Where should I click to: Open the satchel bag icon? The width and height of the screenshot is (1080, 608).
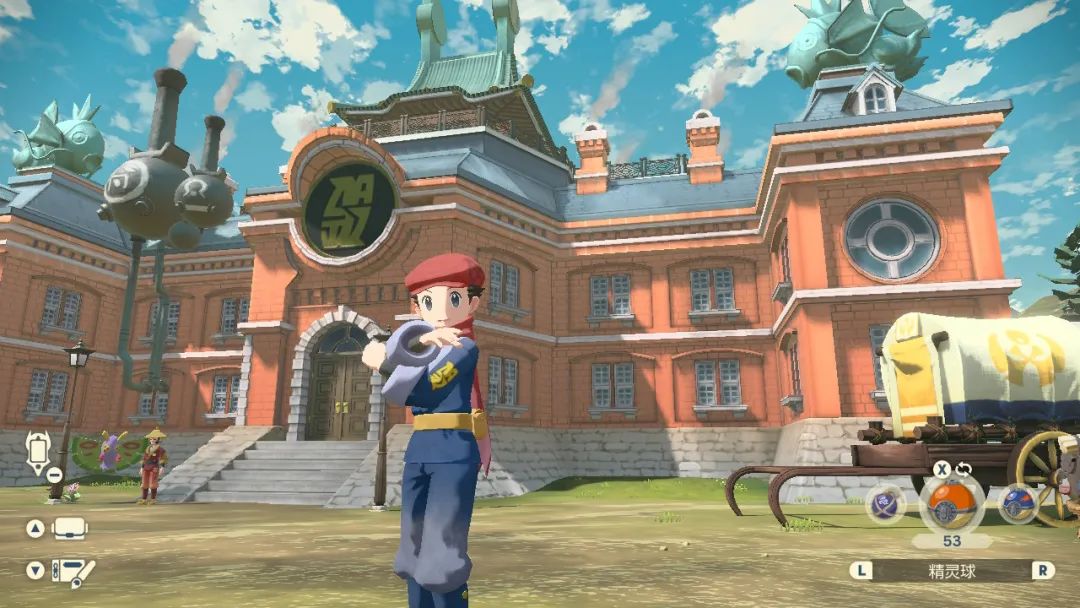pyautogui.click(x=70, y=528)
